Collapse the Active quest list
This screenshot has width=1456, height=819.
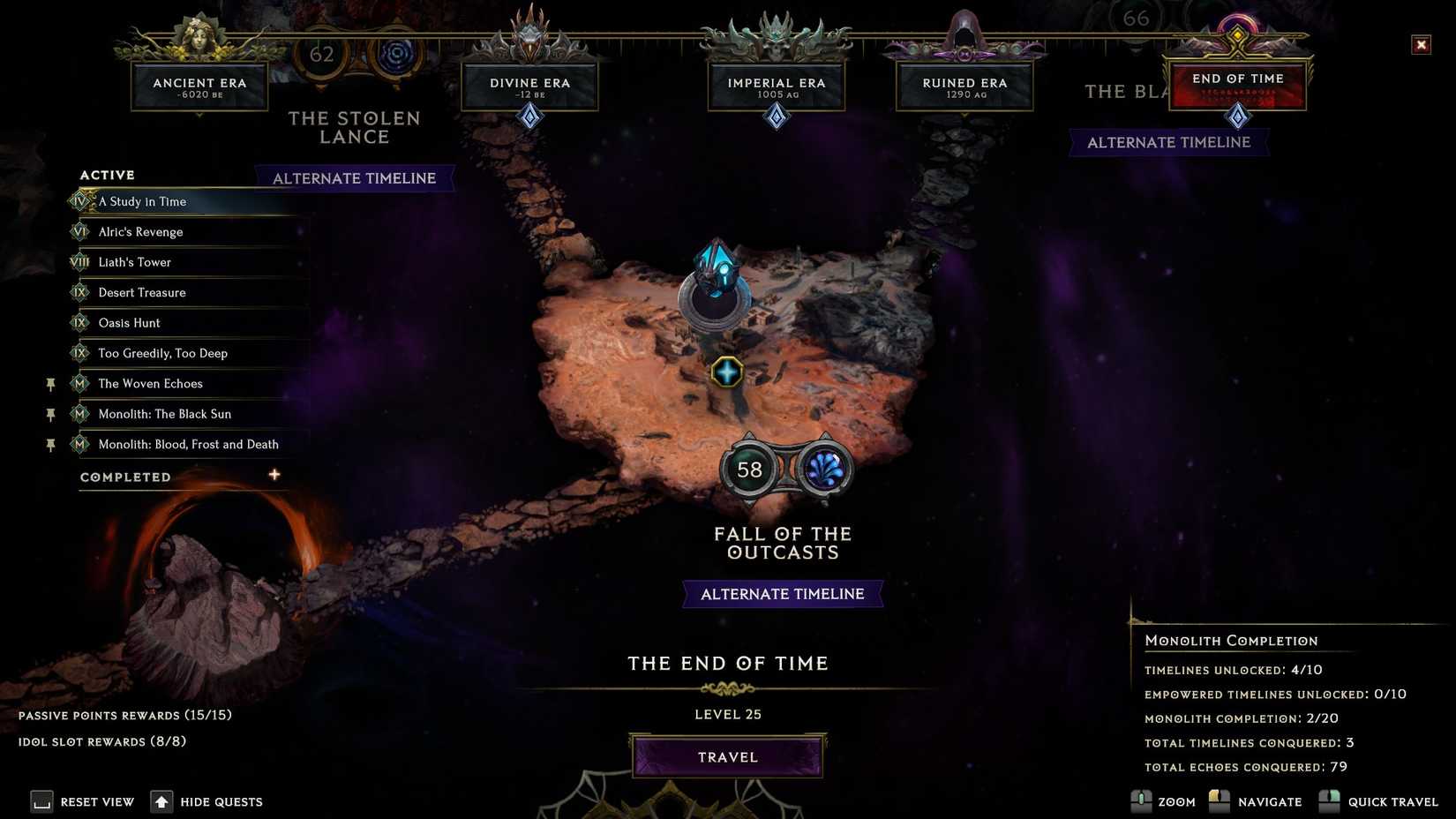(x=106, y=175)
